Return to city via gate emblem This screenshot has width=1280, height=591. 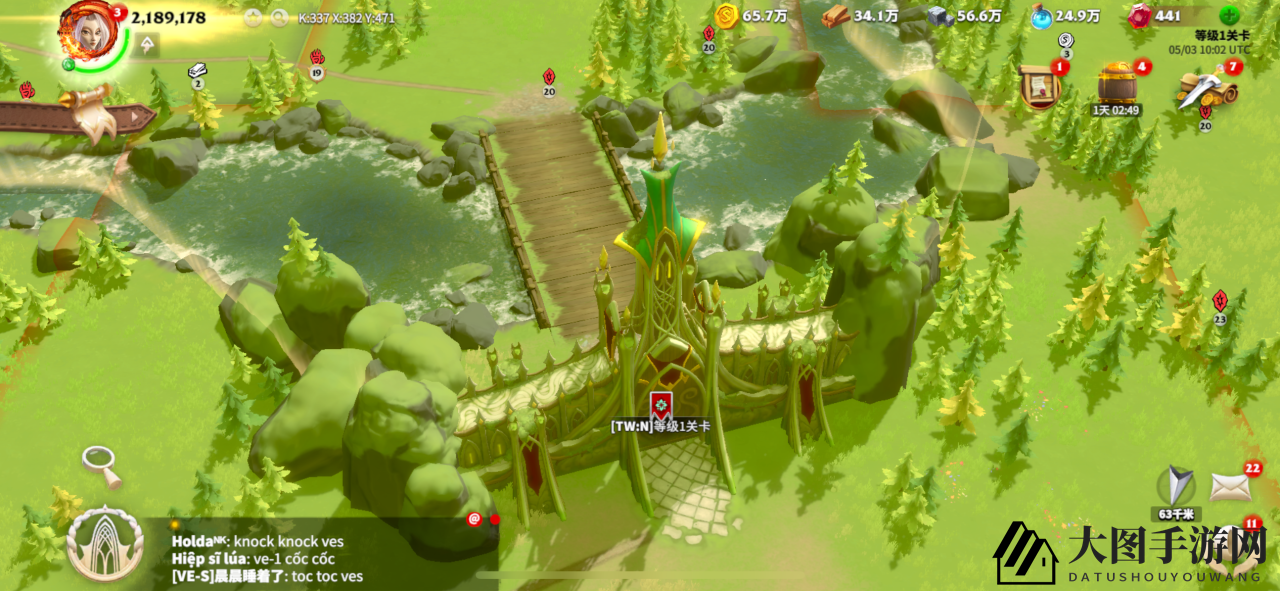pos(104,544)
